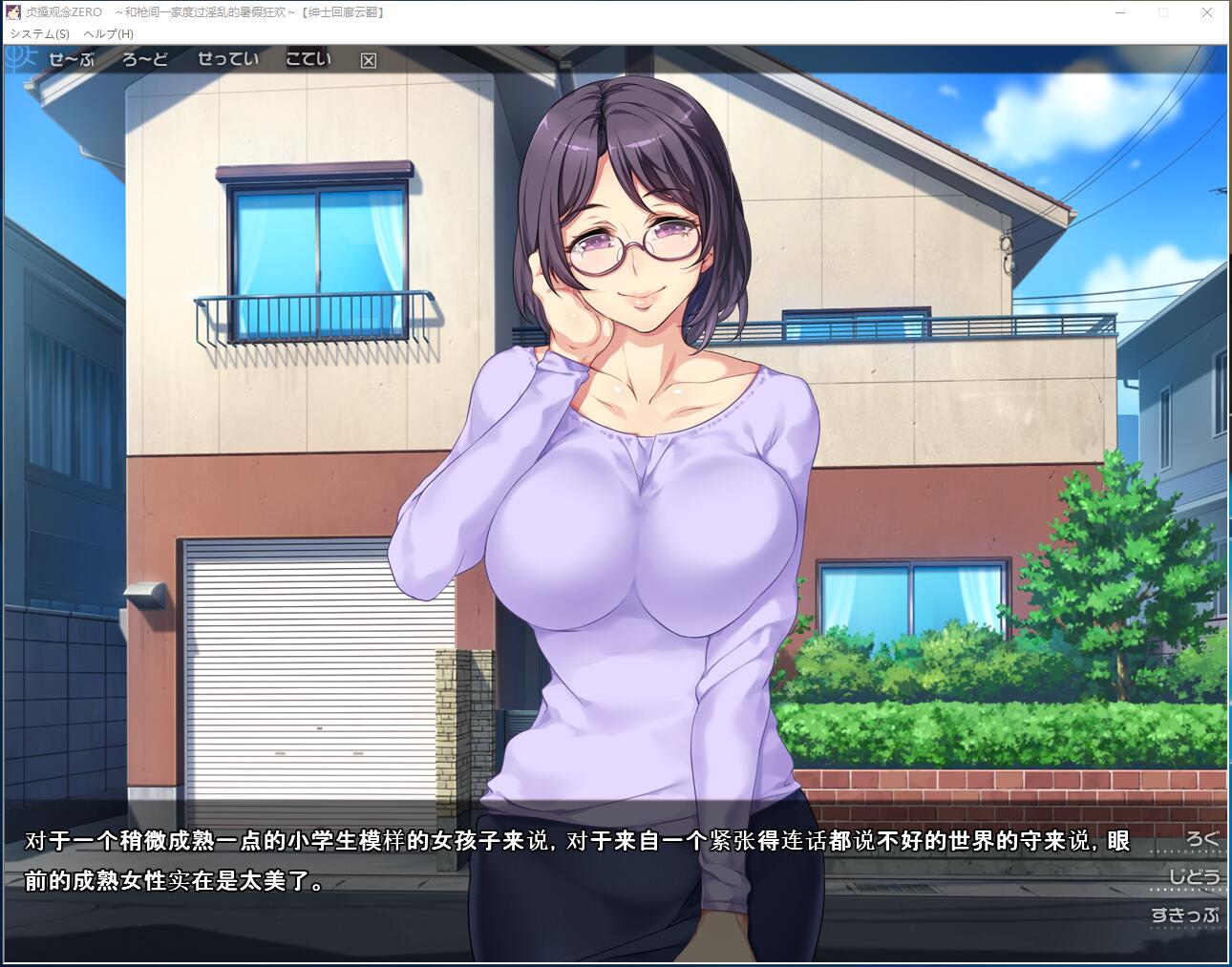Screen dimensions: 1232x967
Task: Hide the toolbar using the X box icon
Action: pyautogui.click(x=367, y=59)
